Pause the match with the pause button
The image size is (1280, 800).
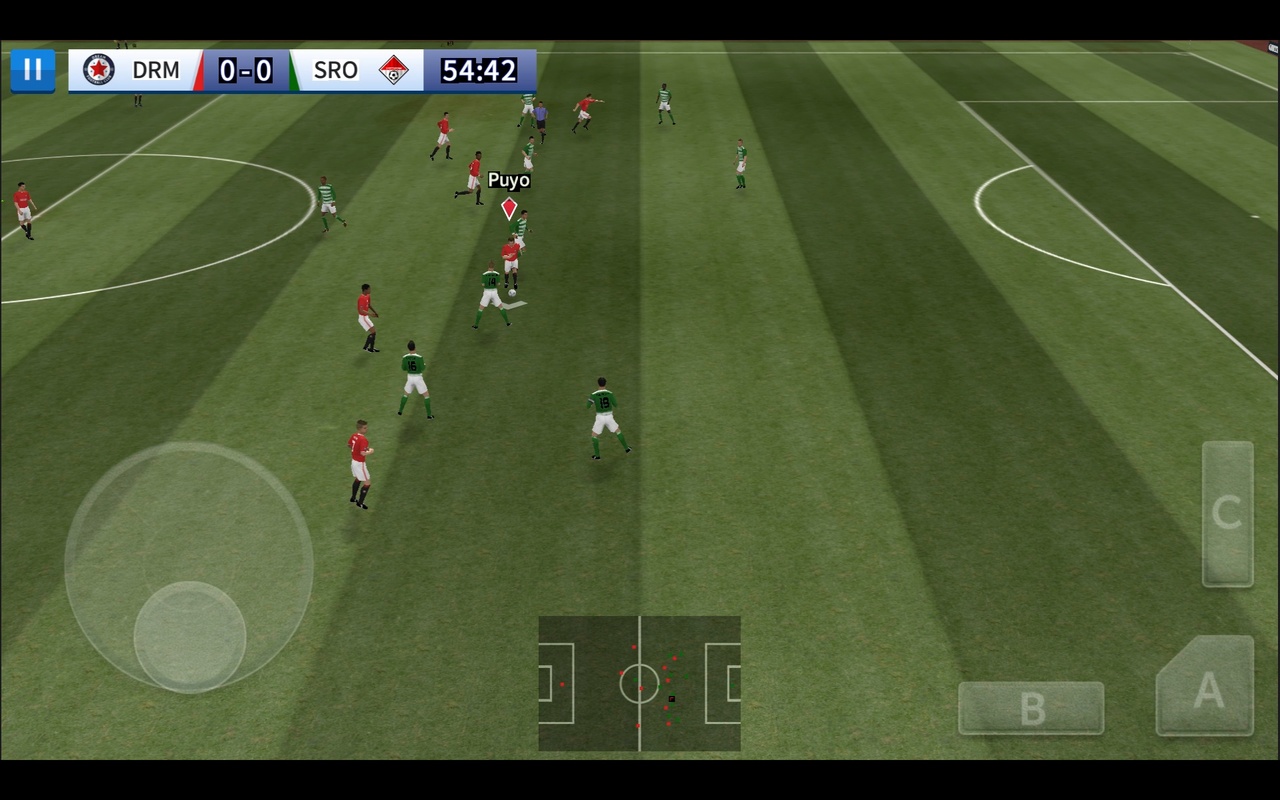tap(33, 70)
